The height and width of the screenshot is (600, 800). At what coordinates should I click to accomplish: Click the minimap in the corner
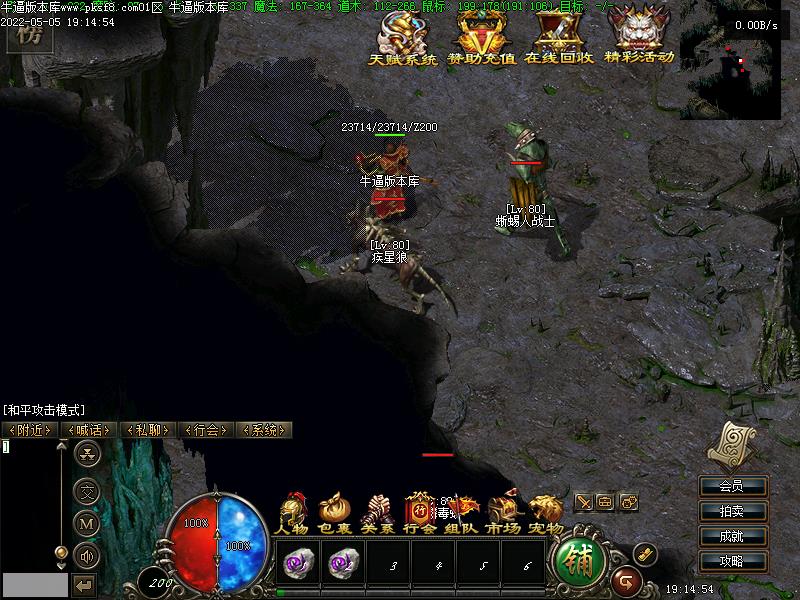point(738,62)
